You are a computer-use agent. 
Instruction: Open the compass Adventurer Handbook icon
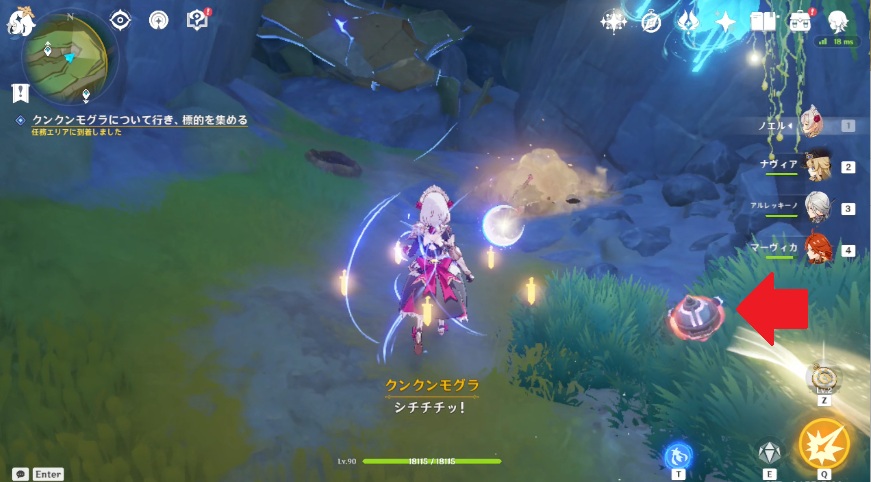(x=651, y=20)
